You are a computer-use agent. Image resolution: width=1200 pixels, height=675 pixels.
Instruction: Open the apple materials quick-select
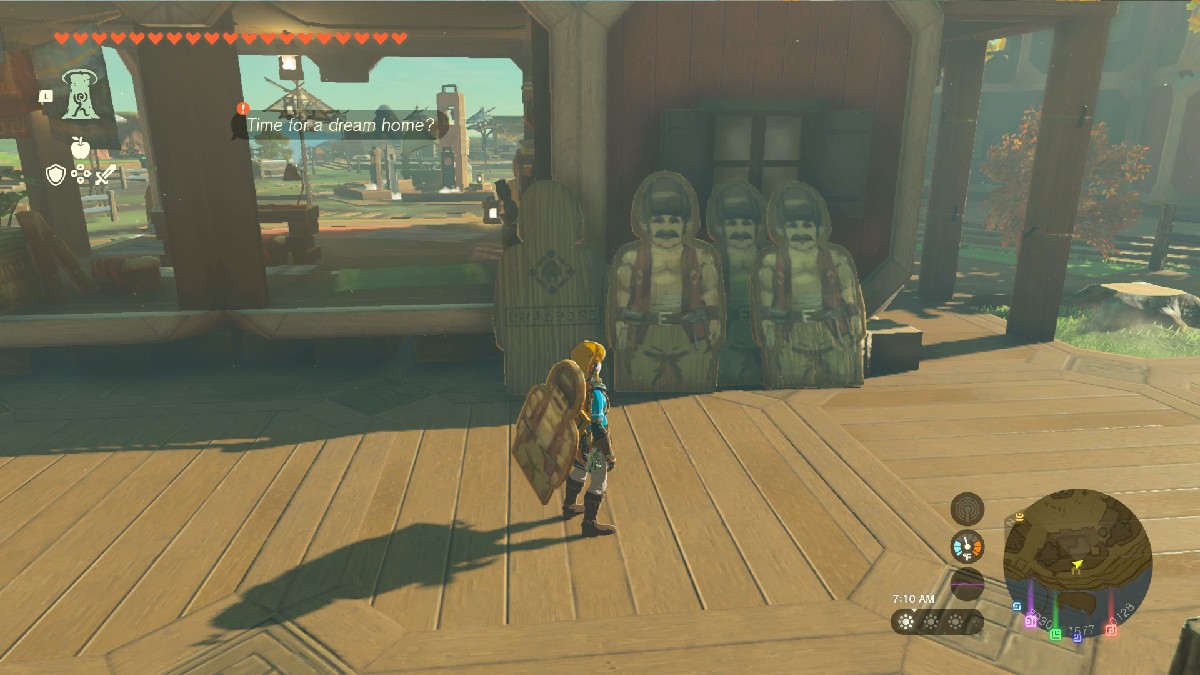(80, 149)
